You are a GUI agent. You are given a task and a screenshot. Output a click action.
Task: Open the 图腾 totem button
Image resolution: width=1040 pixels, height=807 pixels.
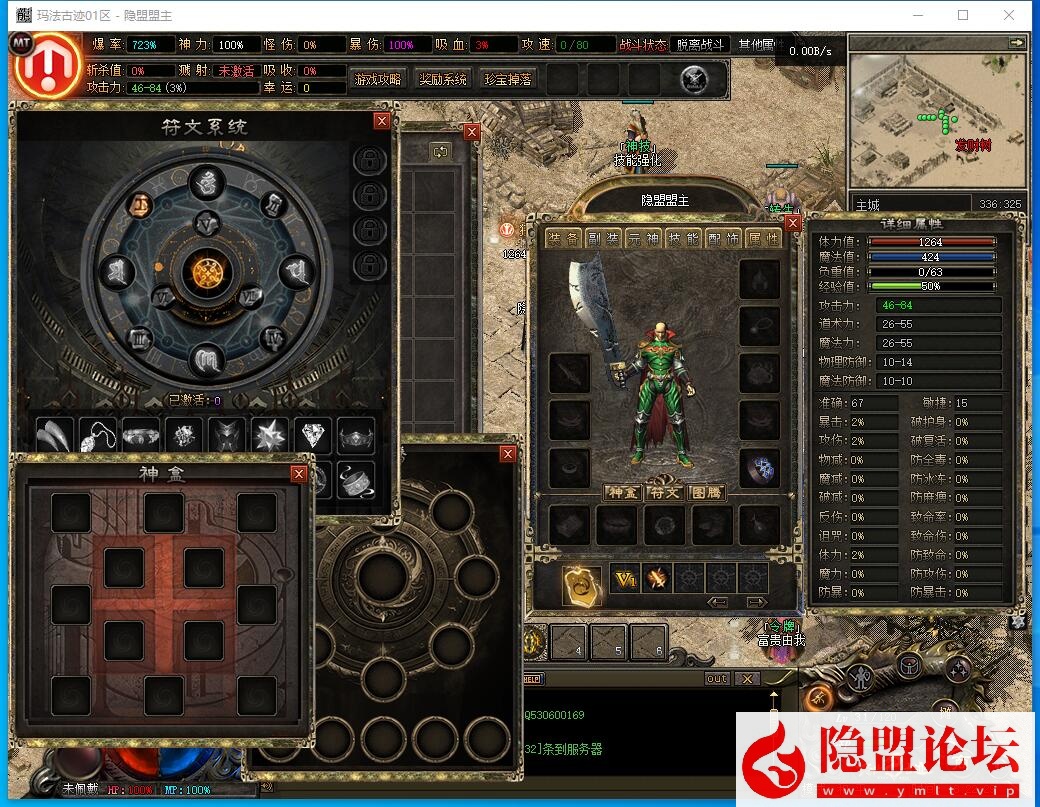706,492
